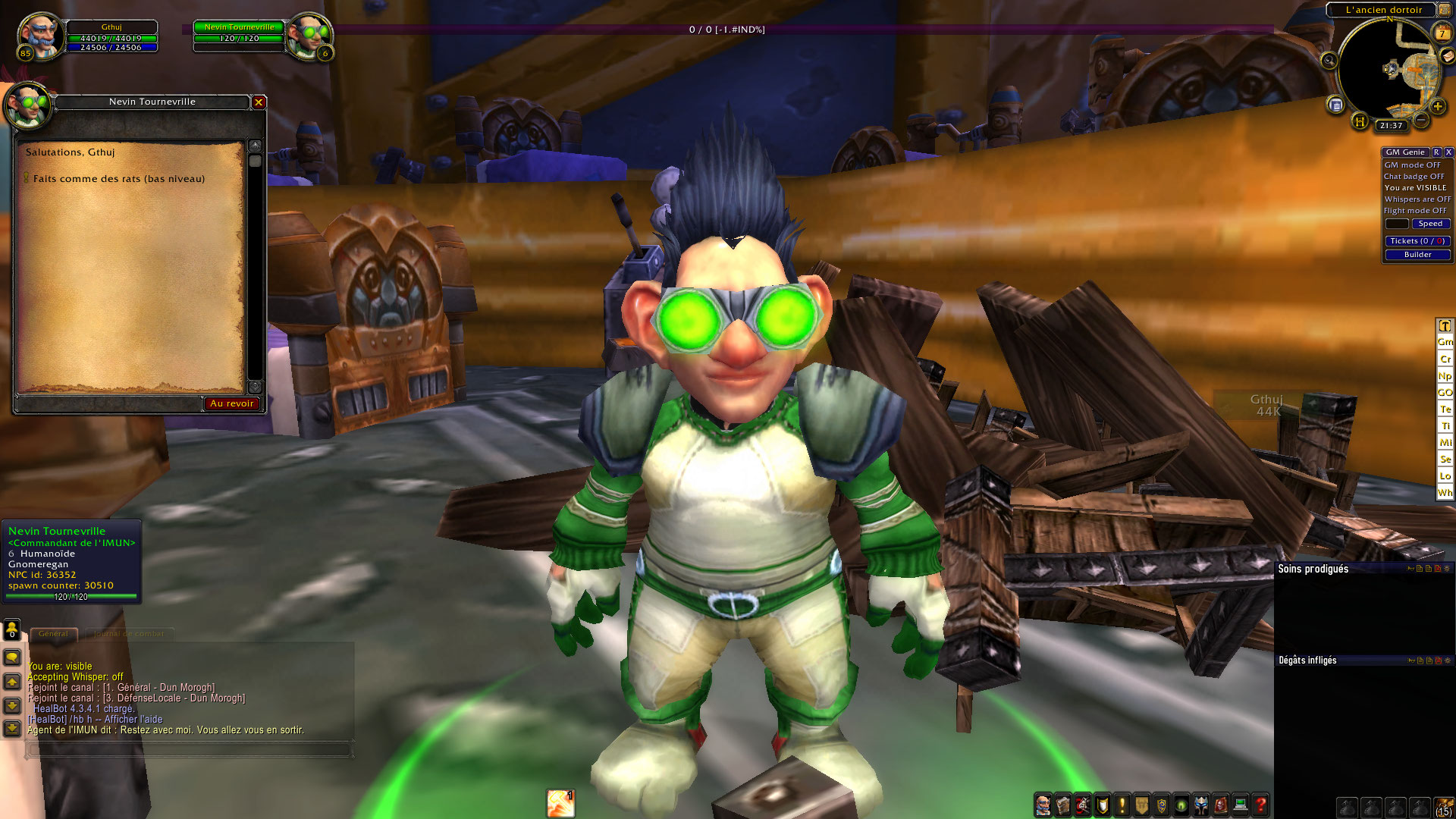Open the red question mark help menu
This screenshot has width=1456, height=819.
1261,805
